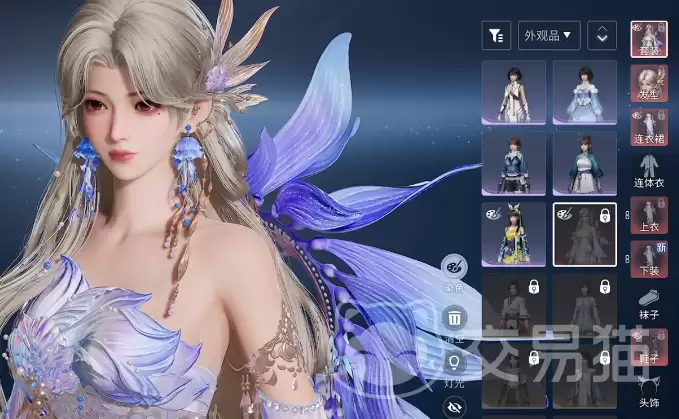Toggle the 灯光 lighting bulb button
Viewport: 679px width, 419px height.
[453, 363]
